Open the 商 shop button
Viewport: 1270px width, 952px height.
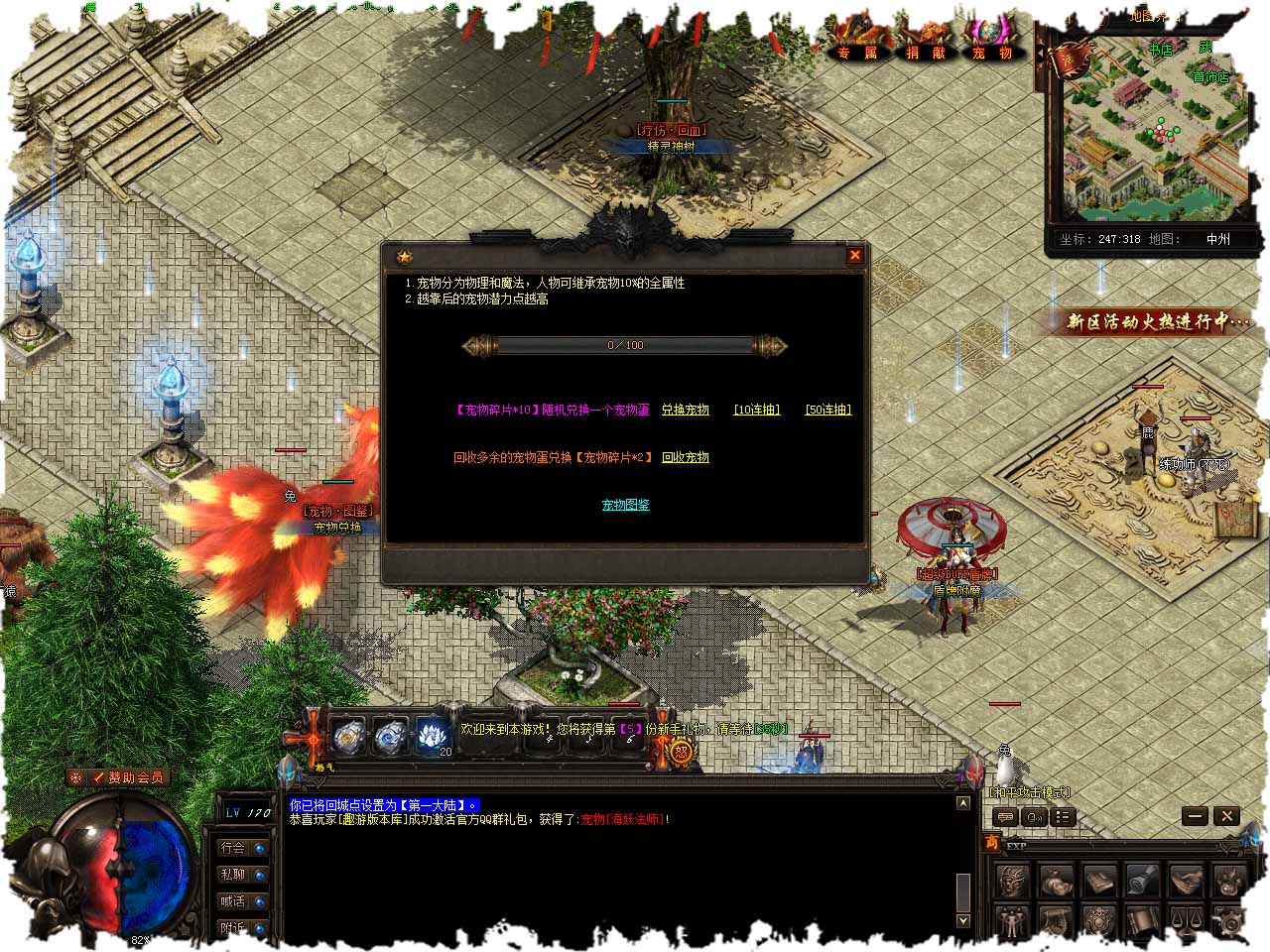click(991, 843)
